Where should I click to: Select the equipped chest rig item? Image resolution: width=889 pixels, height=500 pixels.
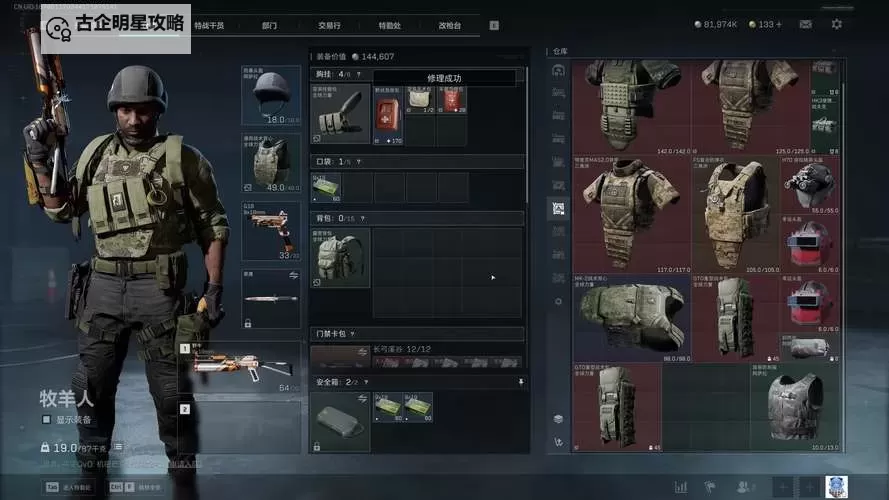[x=340, y=115]
